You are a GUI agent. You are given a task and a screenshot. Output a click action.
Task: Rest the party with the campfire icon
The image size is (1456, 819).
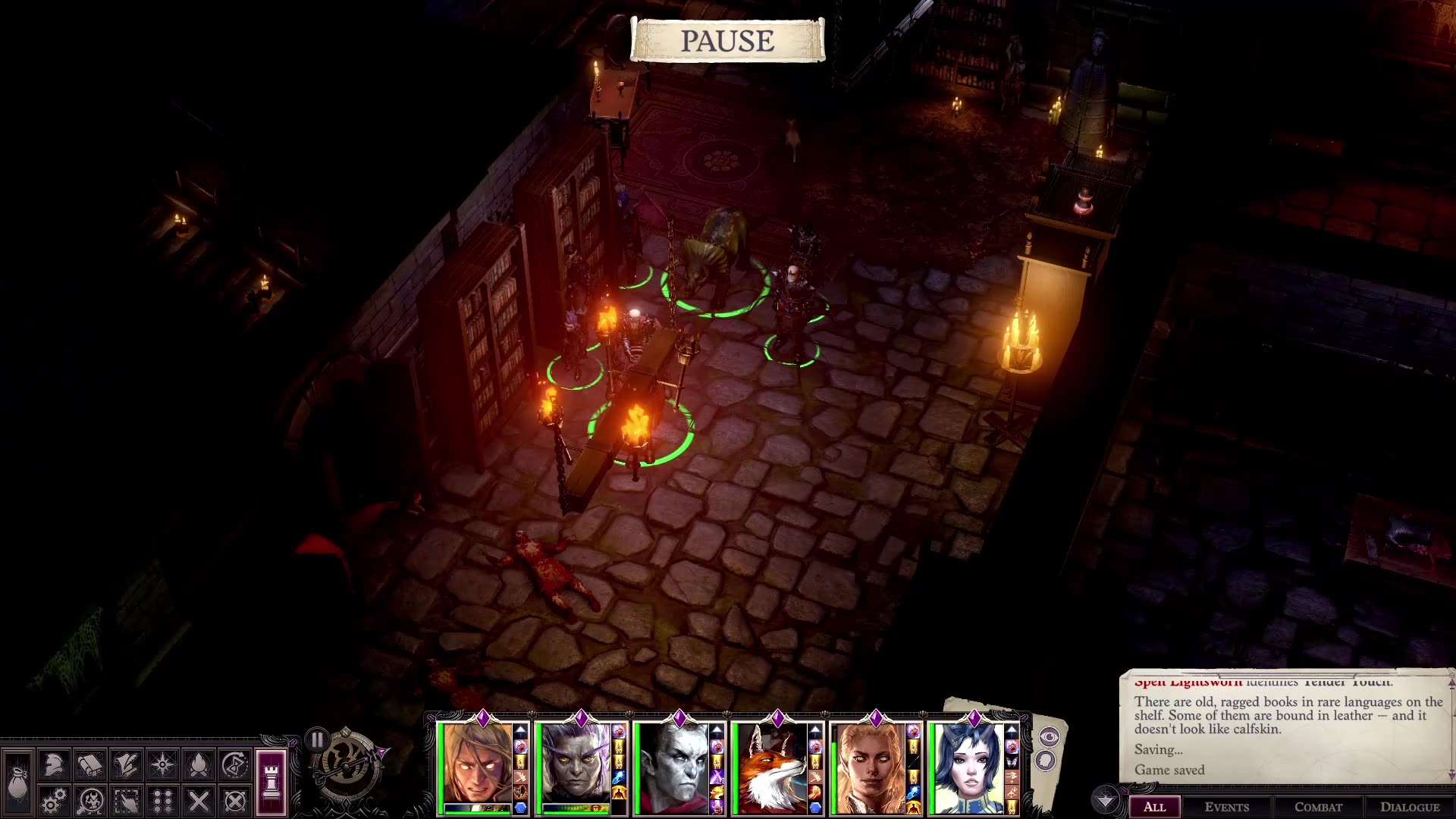click(199, 764)
